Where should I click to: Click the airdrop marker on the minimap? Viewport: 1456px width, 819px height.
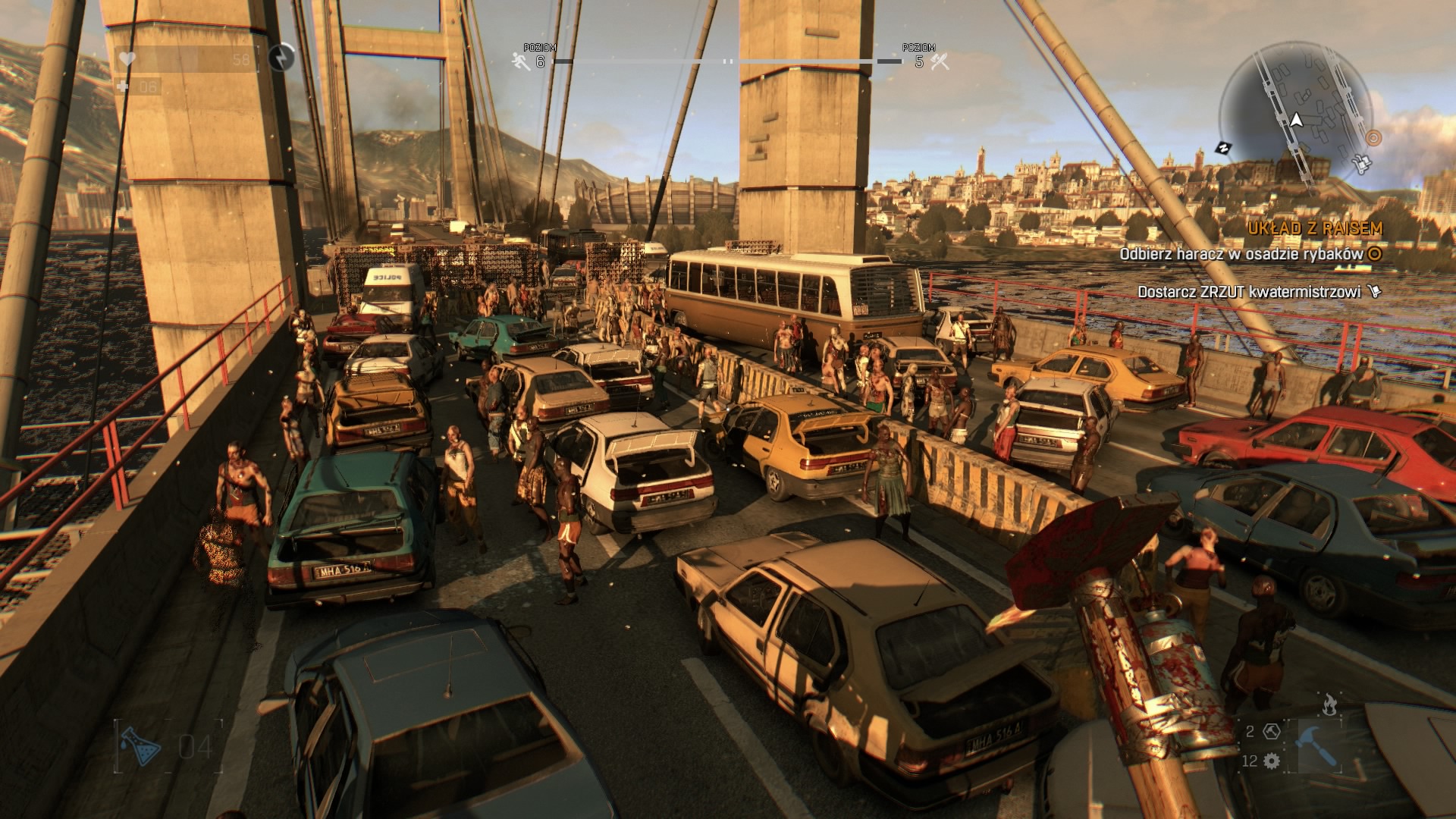pos(1360,163)
